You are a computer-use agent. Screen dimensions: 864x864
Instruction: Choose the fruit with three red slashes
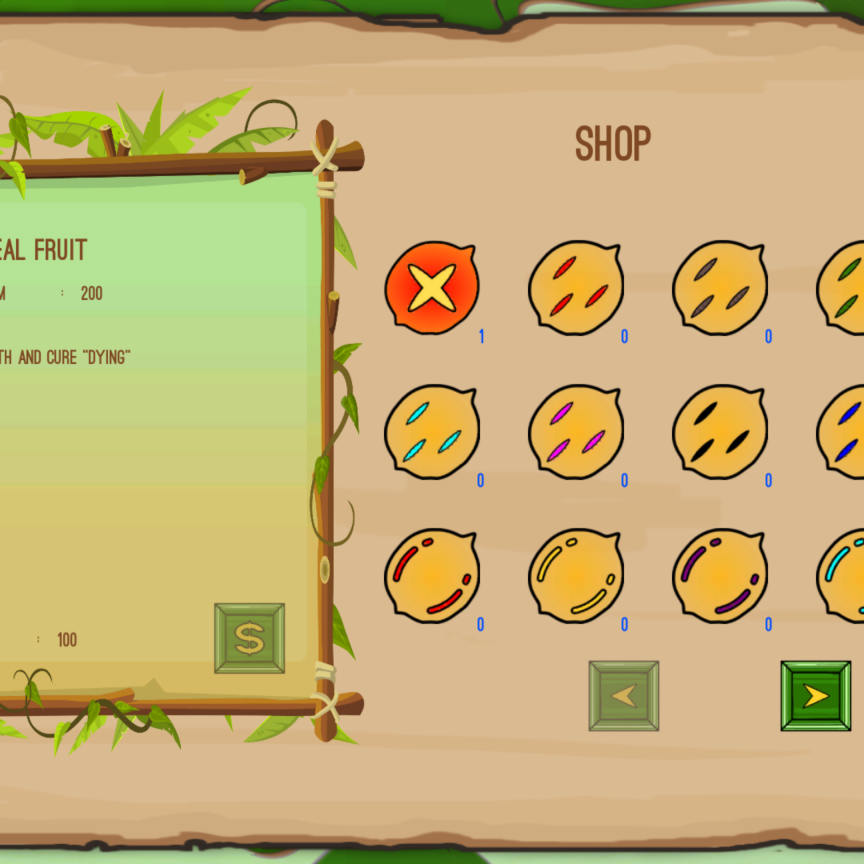coord(576,287)
